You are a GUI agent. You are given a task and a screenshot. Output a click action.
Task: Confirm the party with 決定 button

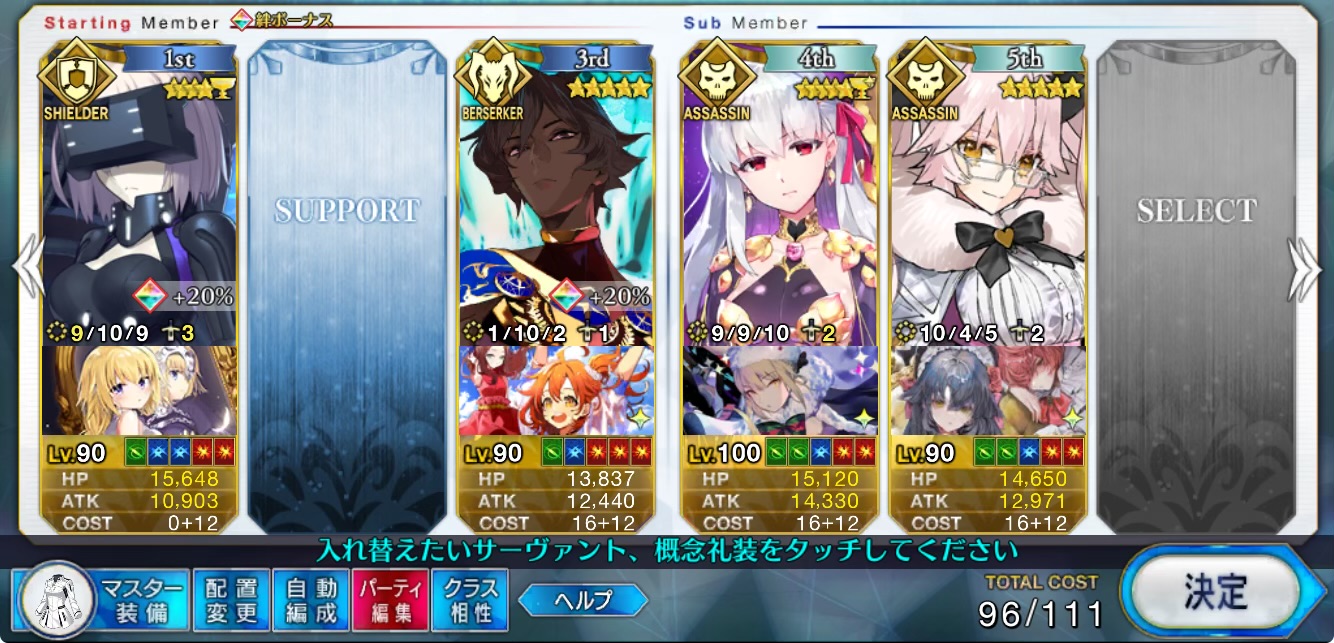click(x=1214, y=593)
